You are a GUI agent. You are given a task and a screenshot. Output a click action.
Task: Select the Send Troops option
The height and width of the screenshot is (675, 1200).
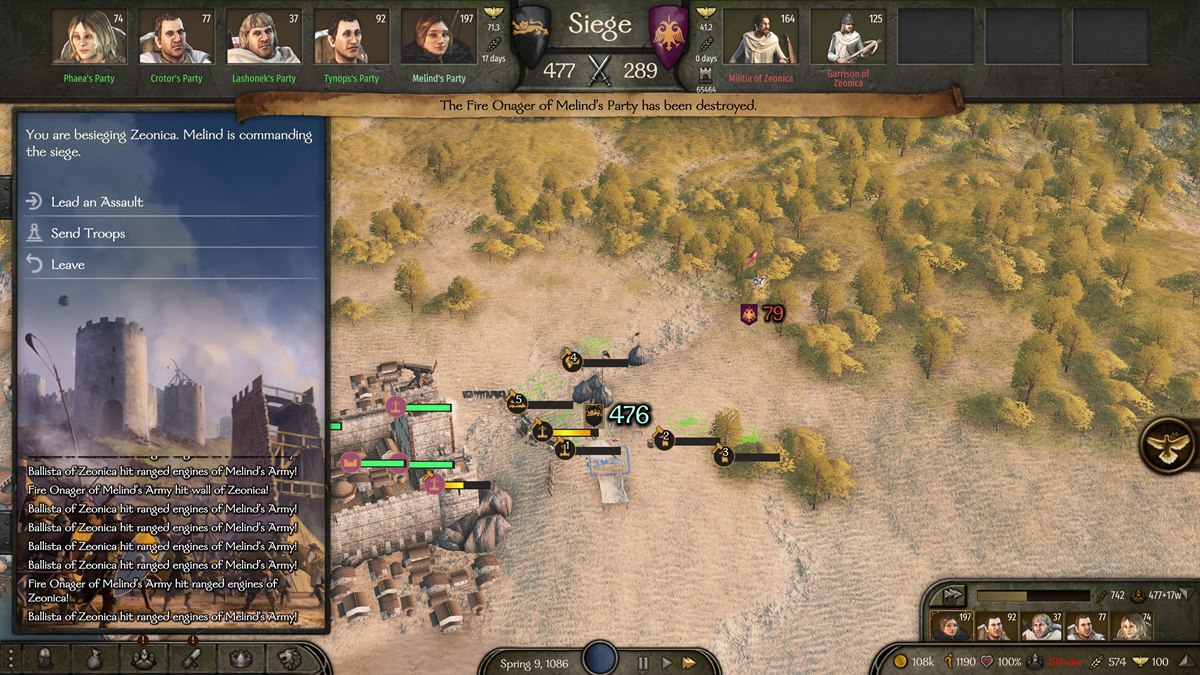[88, 233]
